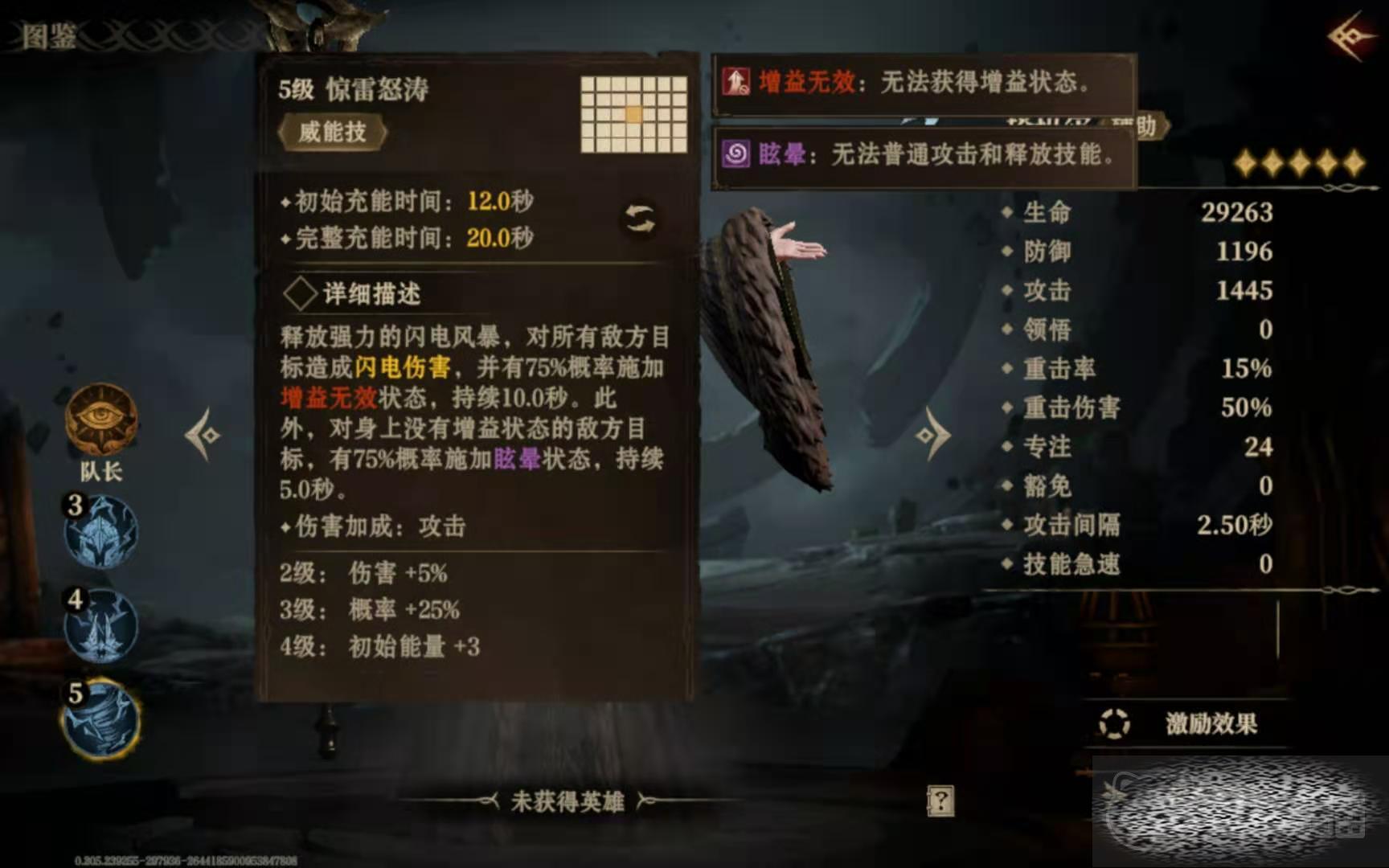The width and height of the screenshot is (1389, 868).
Task: Select the leader eye skill icon
Action: (x=101, y=418)
